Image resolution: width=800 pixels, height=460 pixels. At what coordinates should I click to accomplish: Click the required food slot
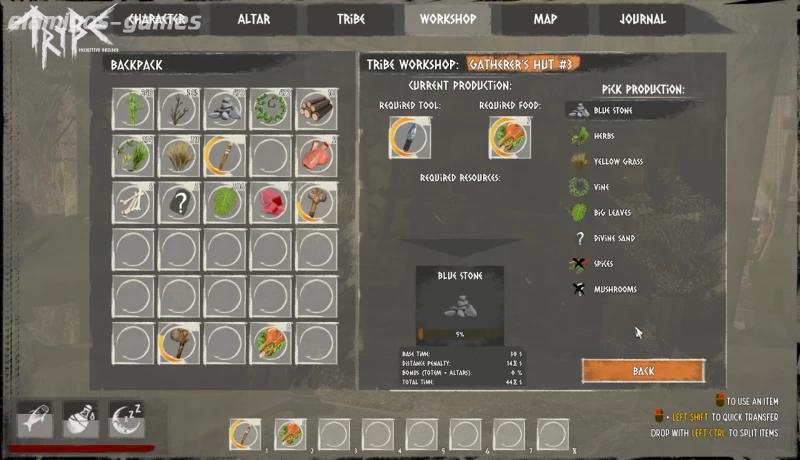pyautogui.click(x=509, y=137)
